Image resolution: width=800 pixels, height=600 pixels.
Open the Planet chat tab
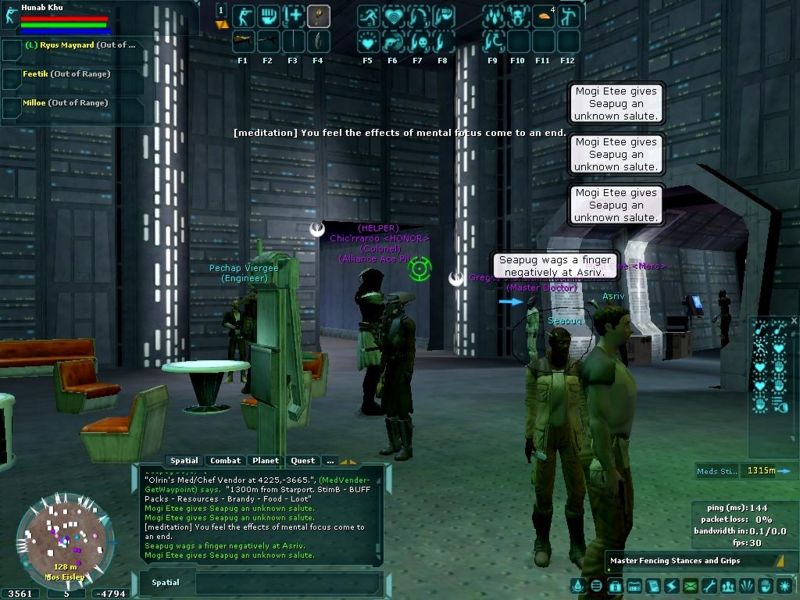[x=265, y=461]
